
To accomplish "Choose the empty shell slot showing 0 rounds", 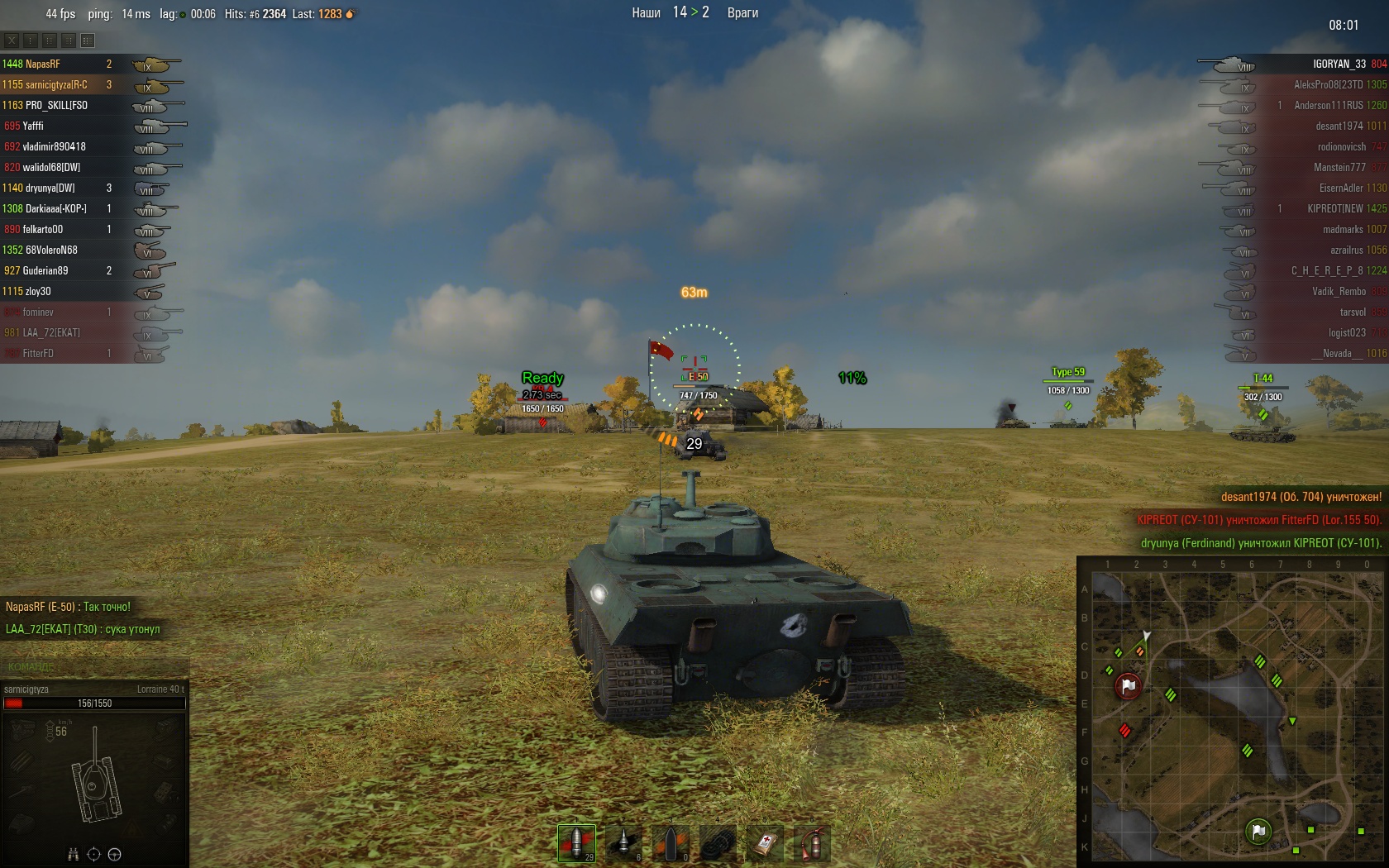I will click(671, 842).
